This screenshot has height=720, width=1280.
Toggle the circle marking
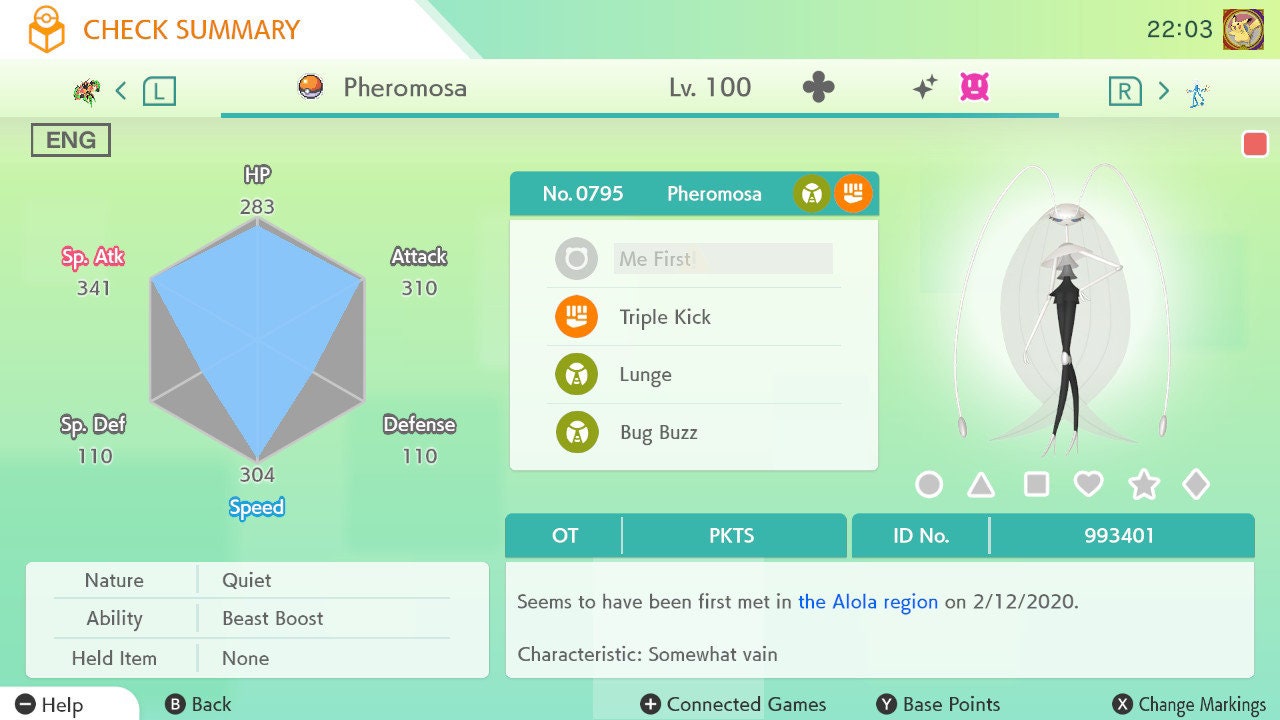[x=929, y=485]
